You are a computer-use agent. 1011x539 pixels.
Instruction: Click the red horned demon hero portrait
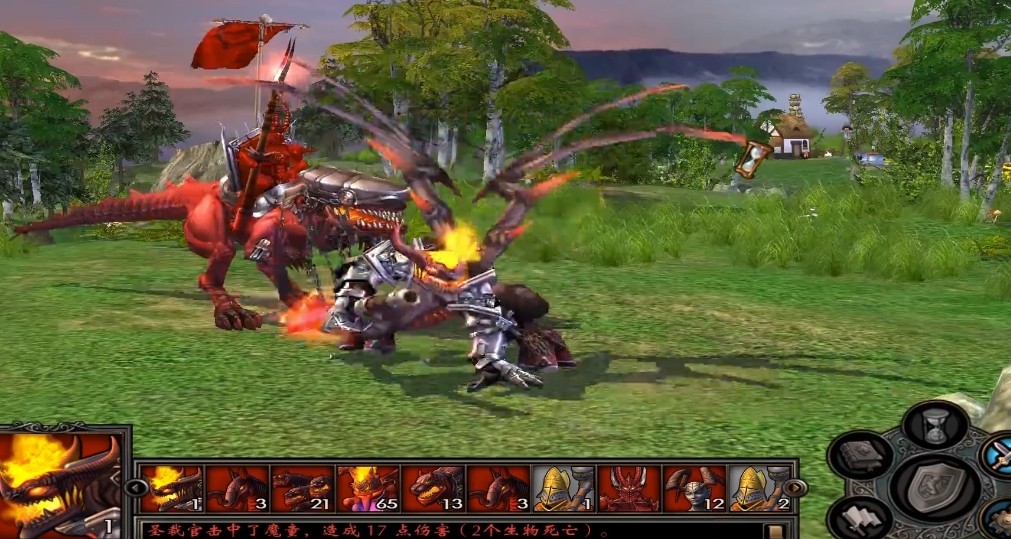(629, 489)
